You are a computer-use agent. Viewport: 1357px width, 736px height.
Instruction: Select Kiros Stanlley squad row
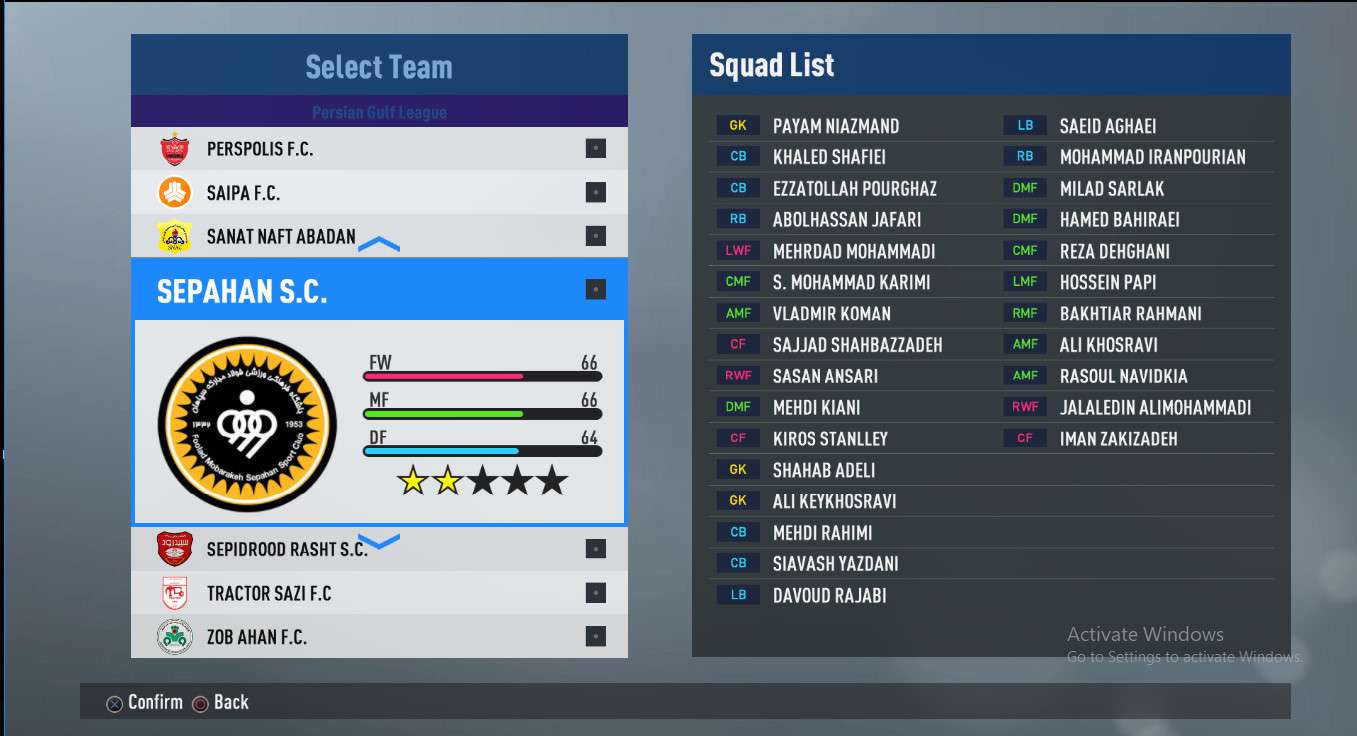click(829, 438)
